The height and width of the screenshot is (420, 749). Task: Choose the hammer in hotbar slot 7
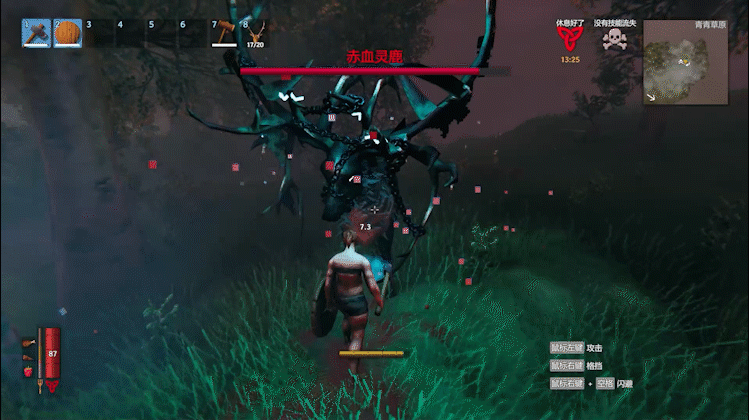[x=224, y=33]
